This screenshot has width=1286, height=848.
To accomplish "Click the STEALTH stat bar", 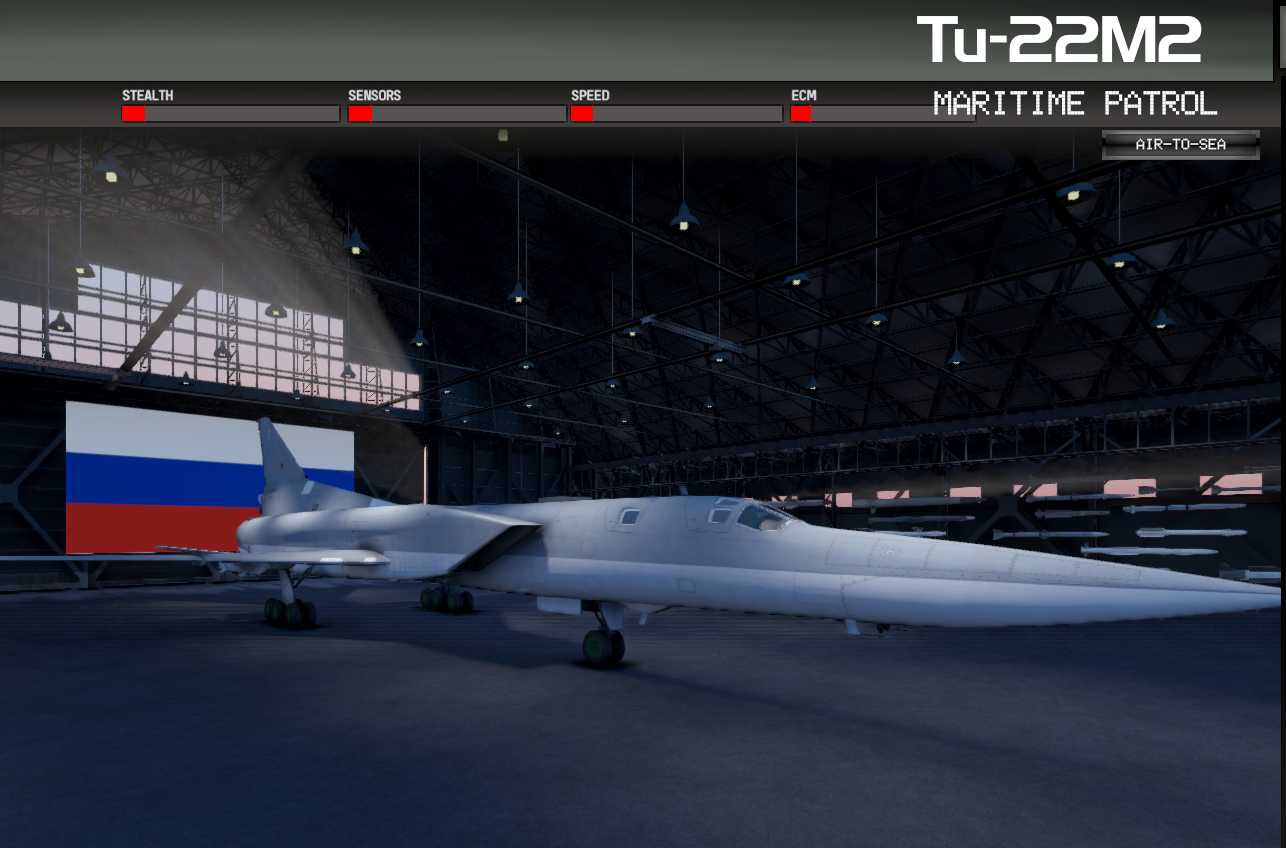I will 230,113.
